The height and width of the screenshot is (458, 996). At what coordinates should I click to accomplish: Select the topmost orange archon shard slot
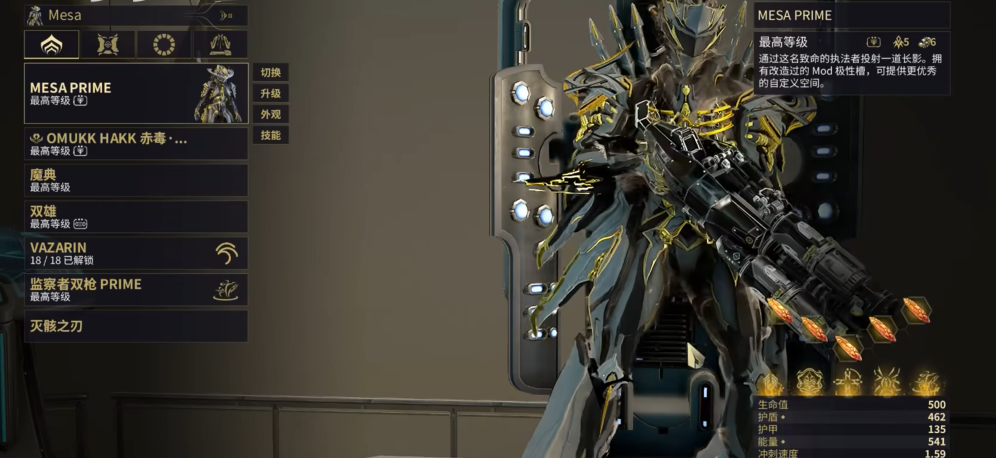tap(916, 309)
